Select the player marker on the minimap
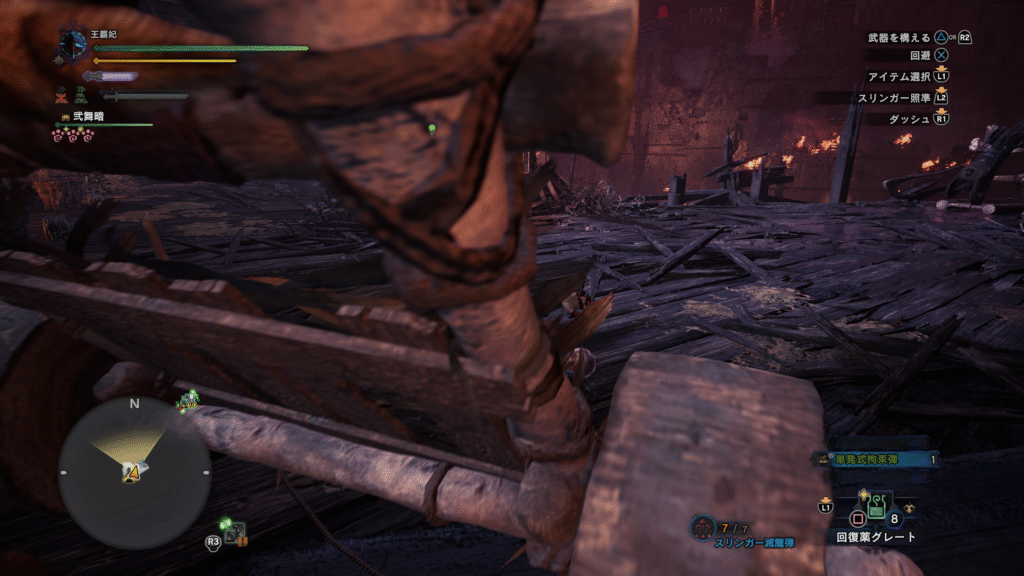Image resolution: width=1024 pixels, height=576 pixels. tap(133, 472)
